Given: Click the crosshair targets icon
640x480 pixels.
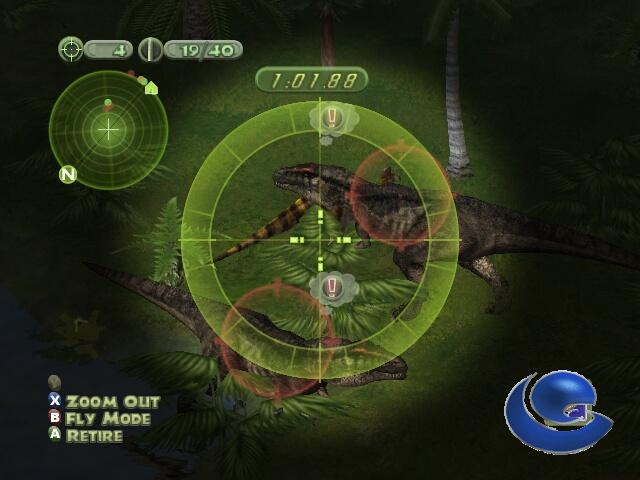Looking at the screenshot, I should click(x=71, y=48).
